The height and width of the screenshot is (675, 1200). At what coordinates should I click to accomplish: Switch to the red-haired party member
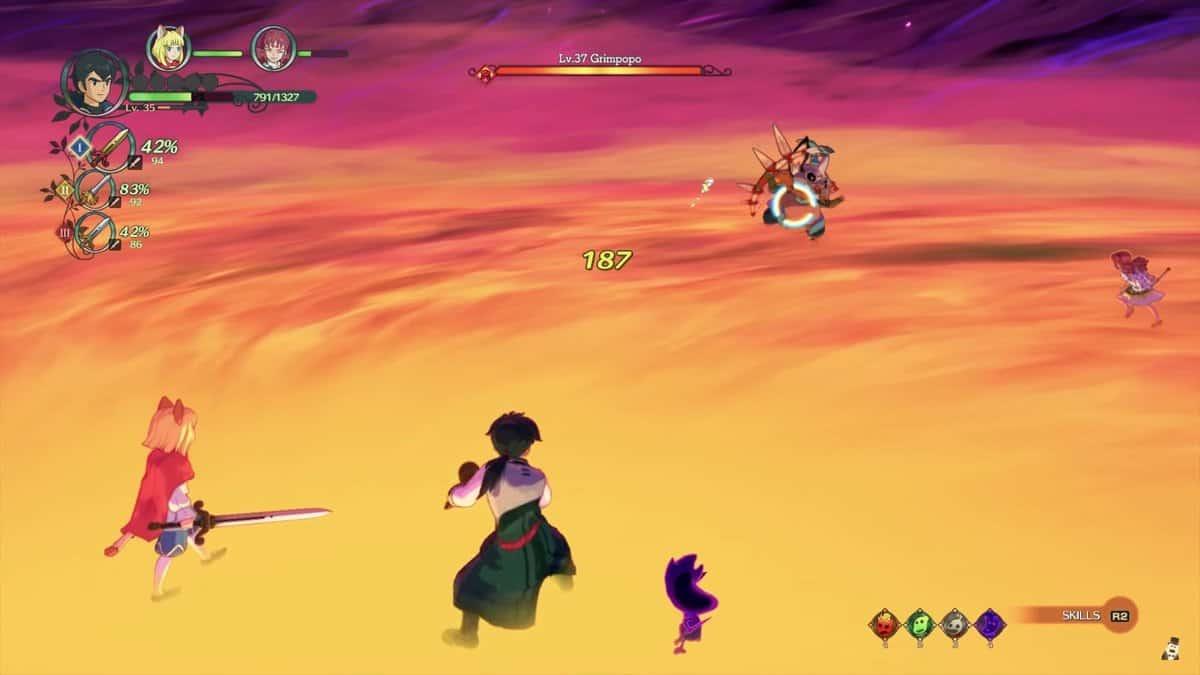pos(271,47)
